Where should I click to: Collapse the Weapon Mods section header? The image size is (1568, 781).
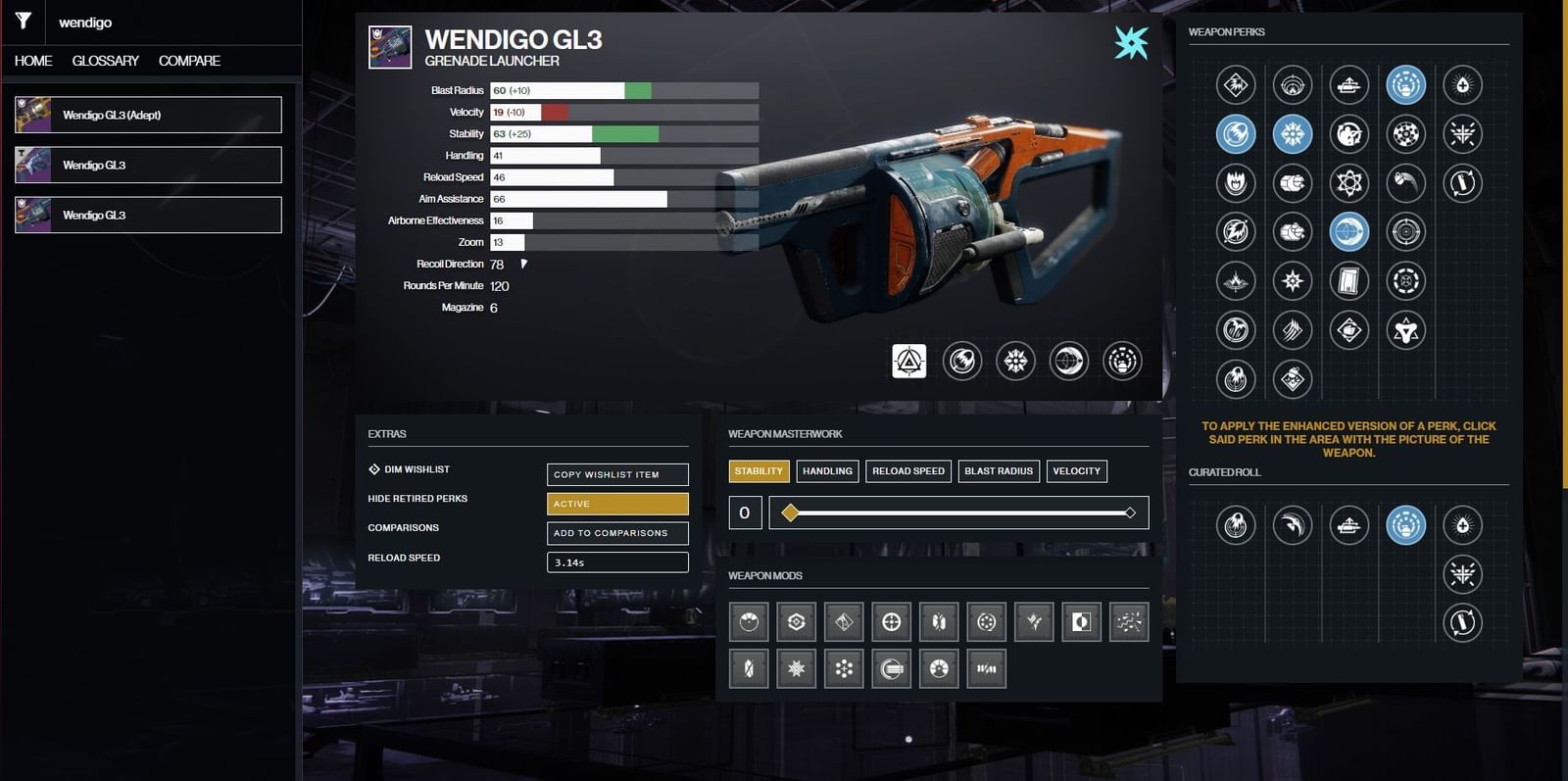(764, 575)
